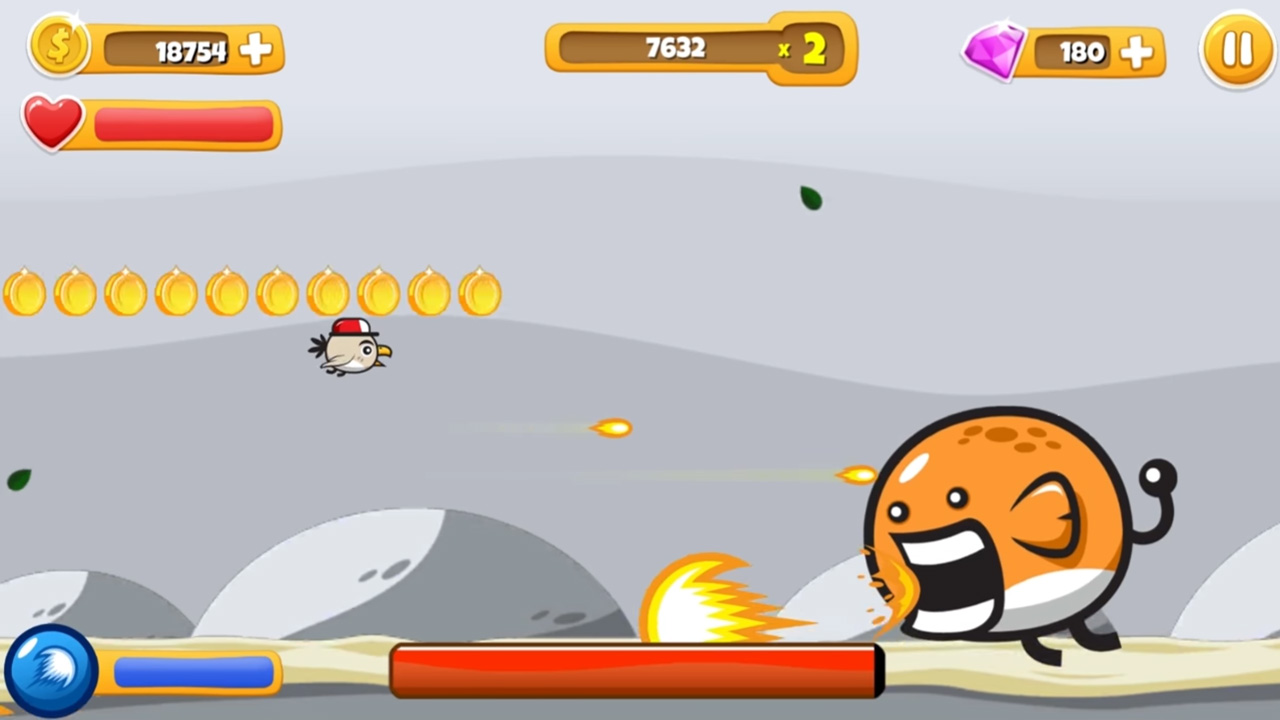The image size is (1280, 720).
Task: Tap the purple gem icon
Action: click(x=994, y=49)
